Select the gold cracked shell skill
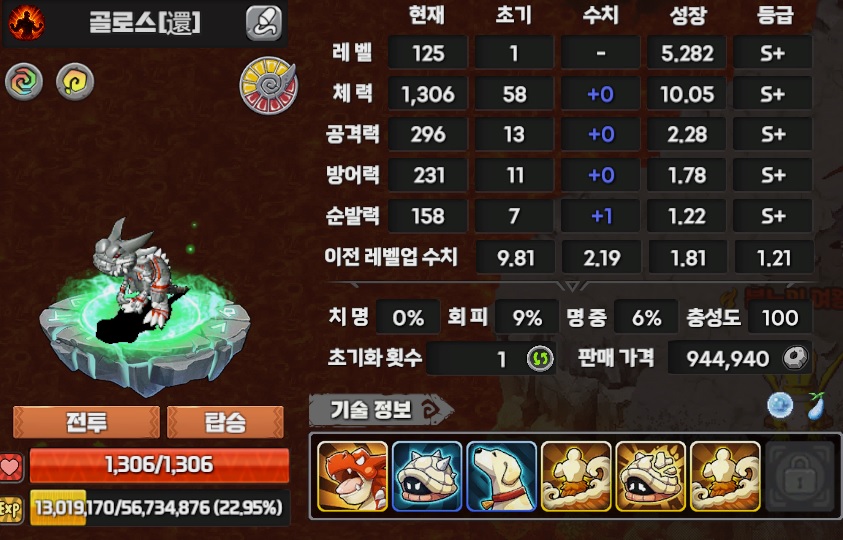The height and width of the screenshot is (540, 843). coord(650,478)
